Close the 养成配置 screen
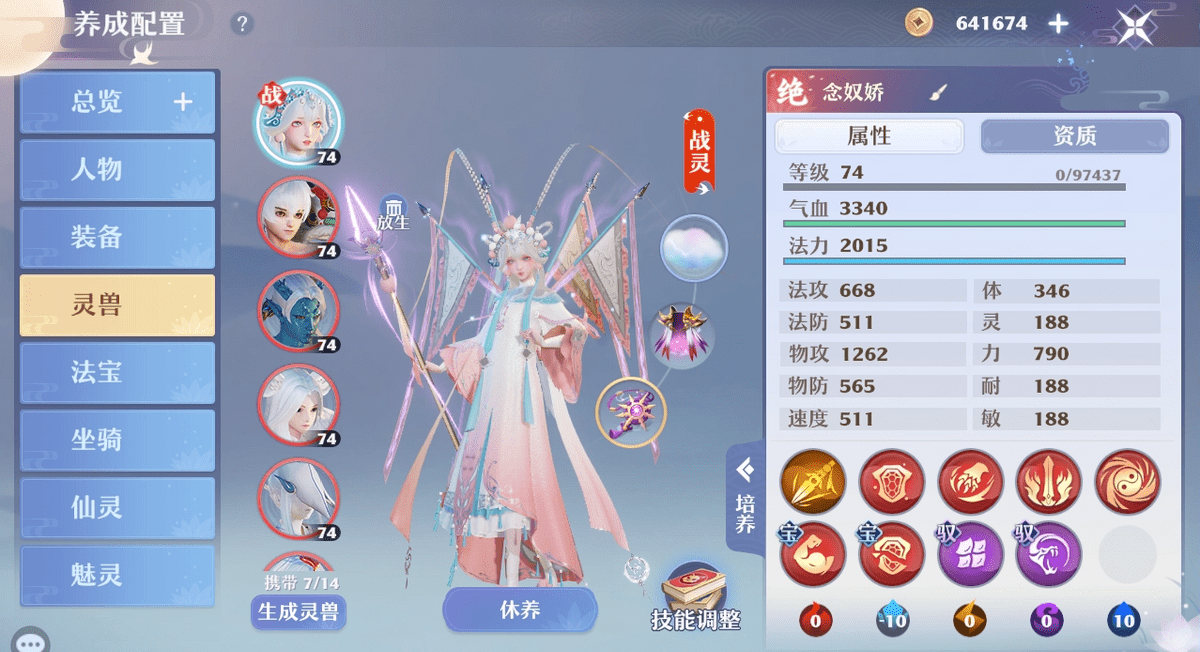 tap(1136, 26)
